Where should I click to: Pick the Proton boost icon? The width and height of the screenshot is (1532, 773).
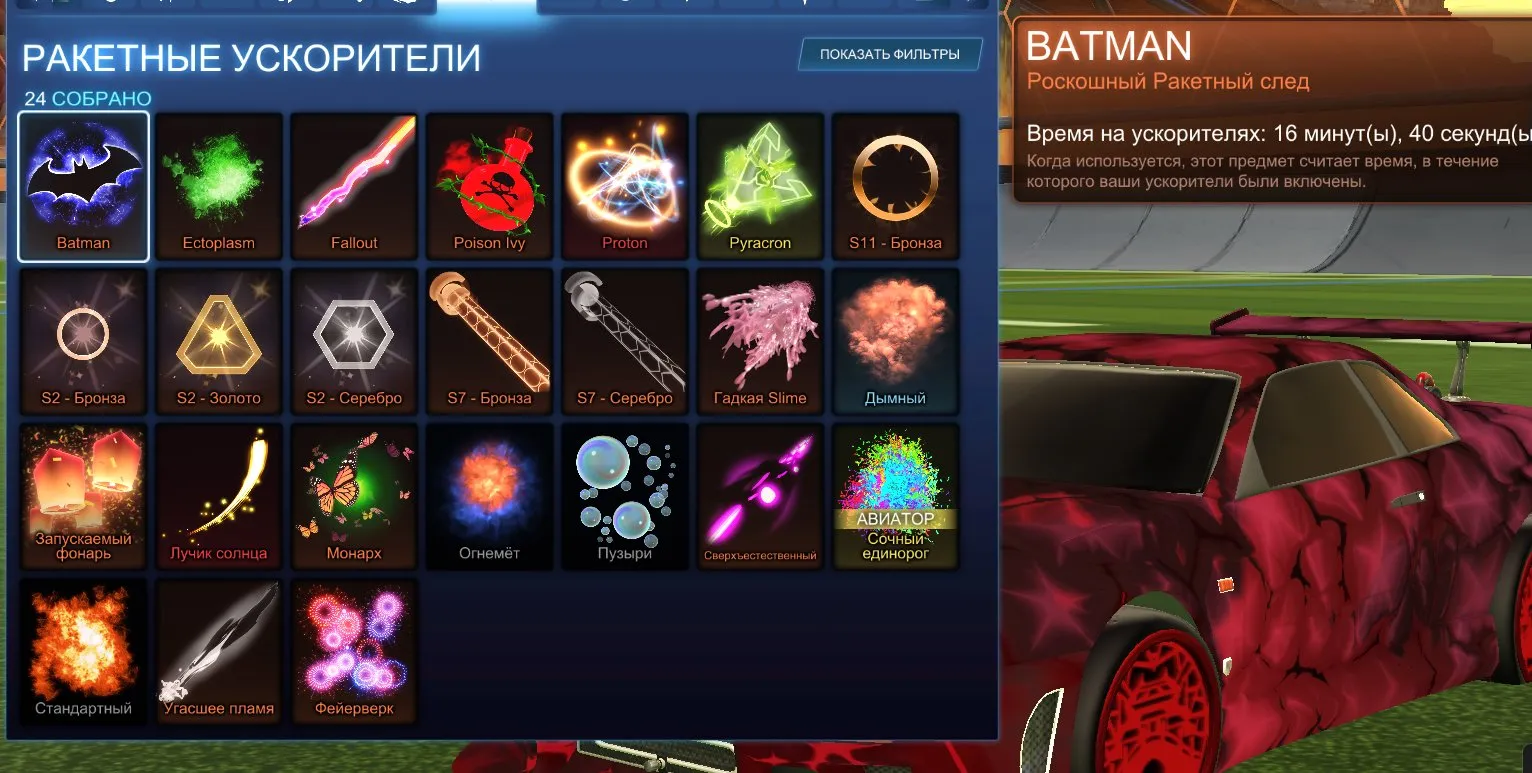(624, 186)
